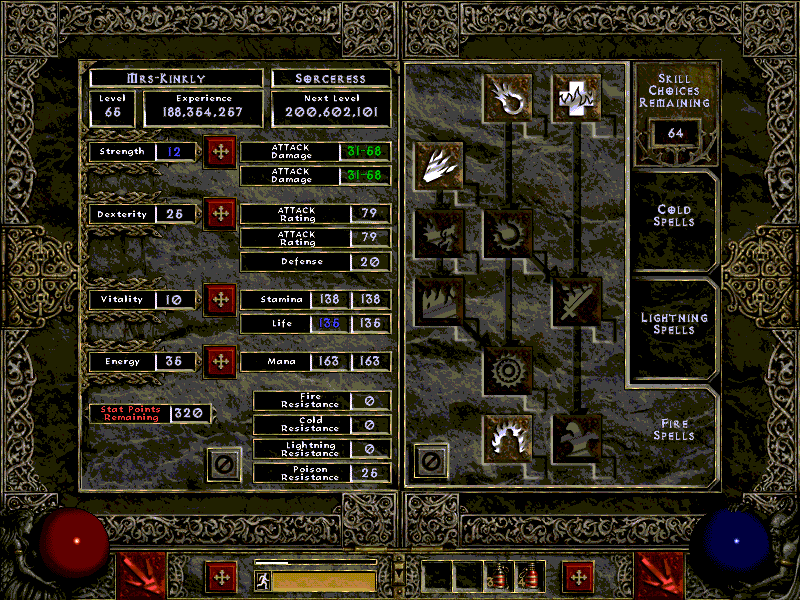Close the character stats panel
Screen dimensions: 800x600
(x=224, y=463)
